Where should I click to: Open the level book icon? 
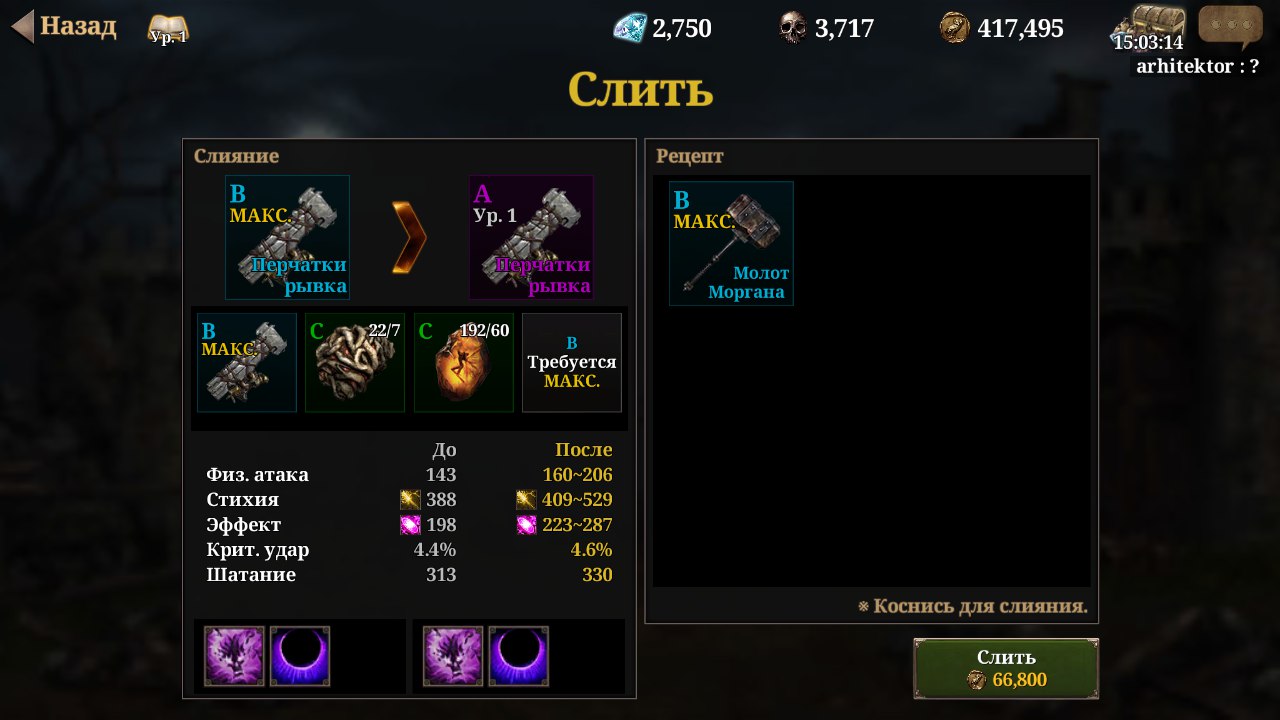[x=167, y=29]
